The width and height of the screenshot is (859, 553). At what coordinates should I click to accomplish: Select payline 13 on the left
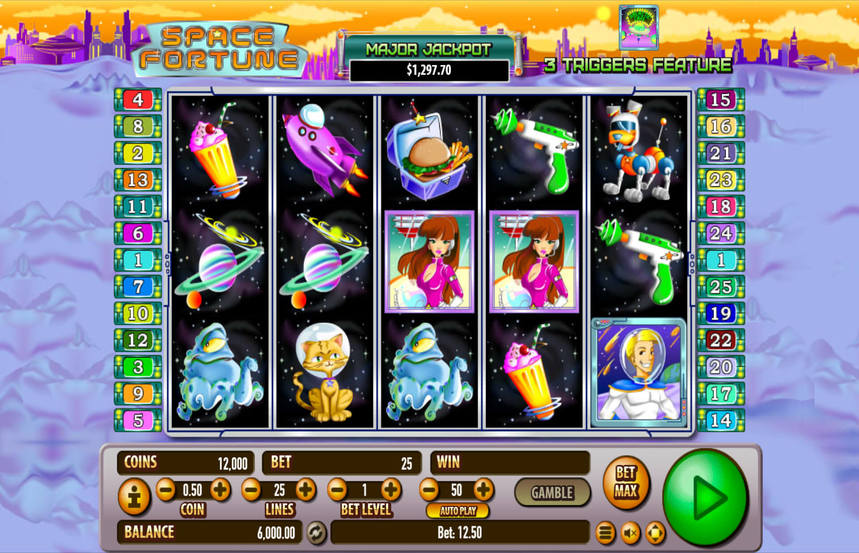point(138,180)
